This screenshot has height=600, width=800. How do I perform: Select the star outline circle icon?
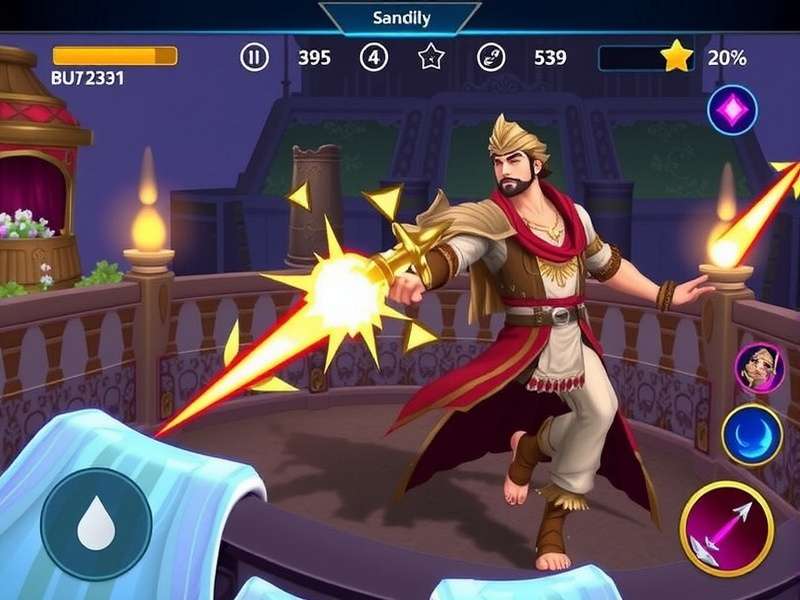[431, 57]
